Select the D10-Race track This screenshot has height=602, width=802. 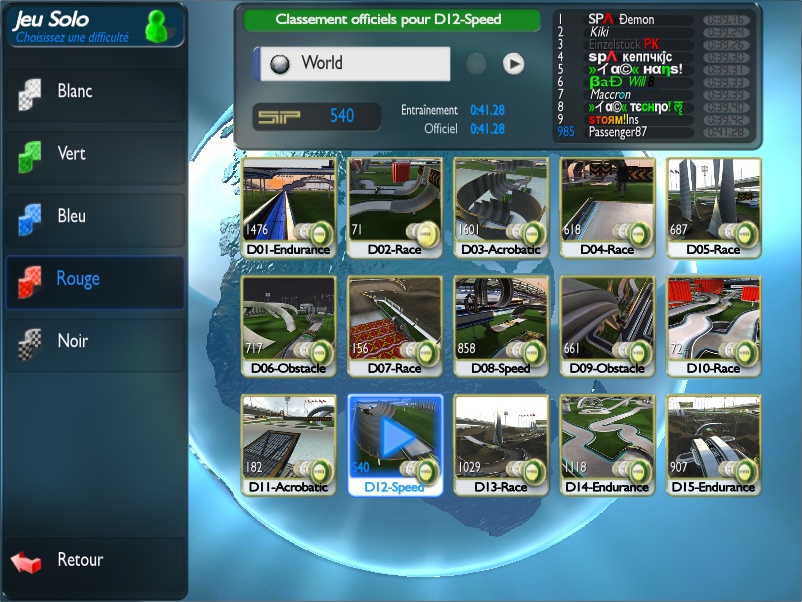click(713, 326)
